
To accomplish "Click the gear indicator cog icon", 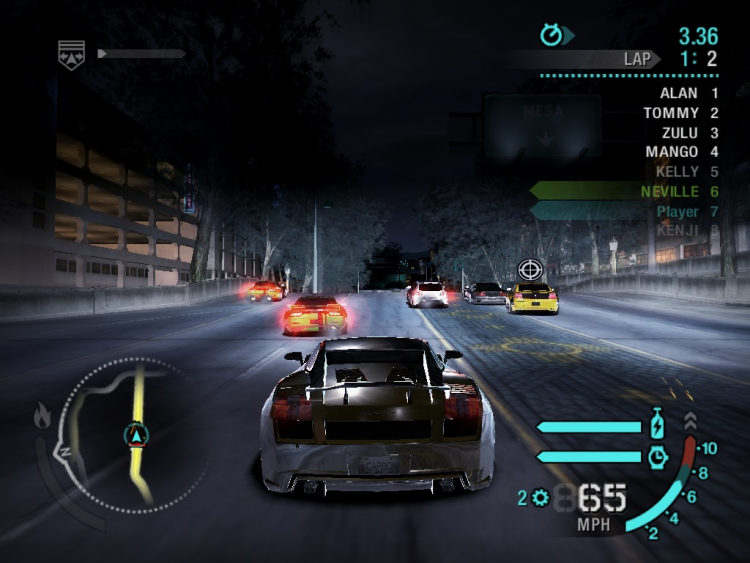I will 541,497.
